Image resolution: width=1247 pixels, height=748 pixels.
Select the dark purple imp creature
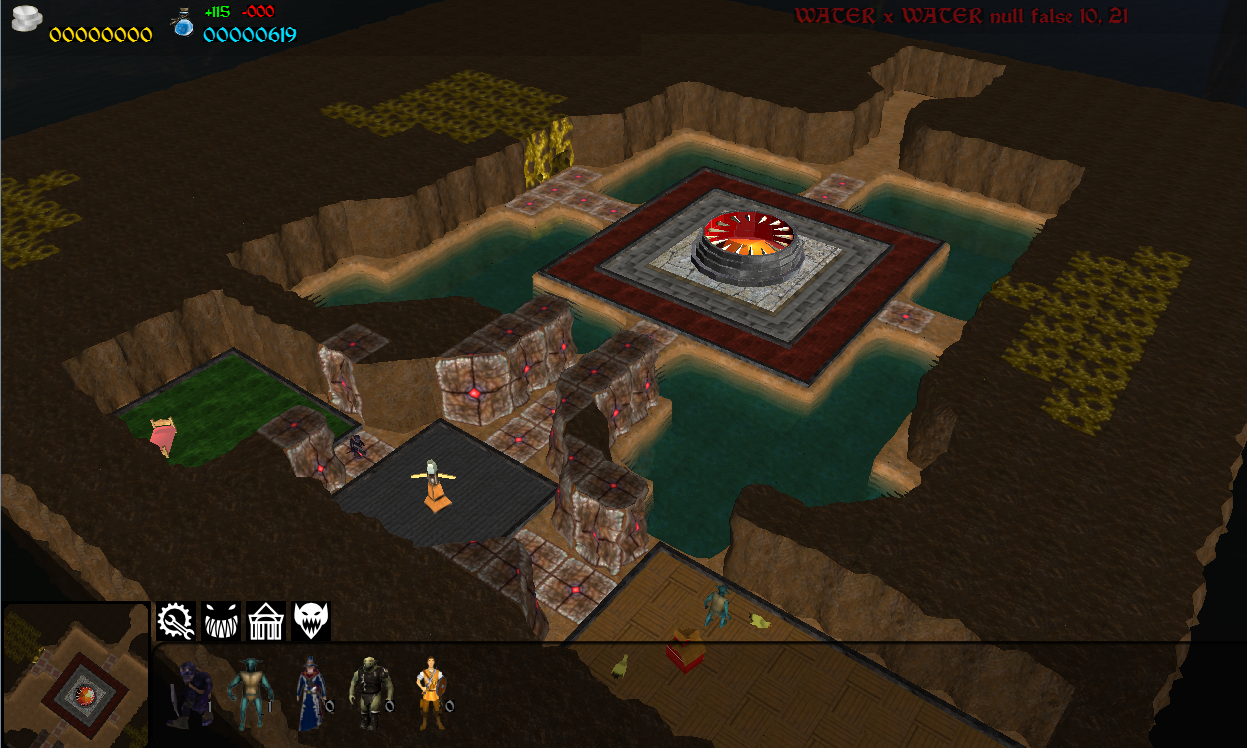click(x=190, y=693)
